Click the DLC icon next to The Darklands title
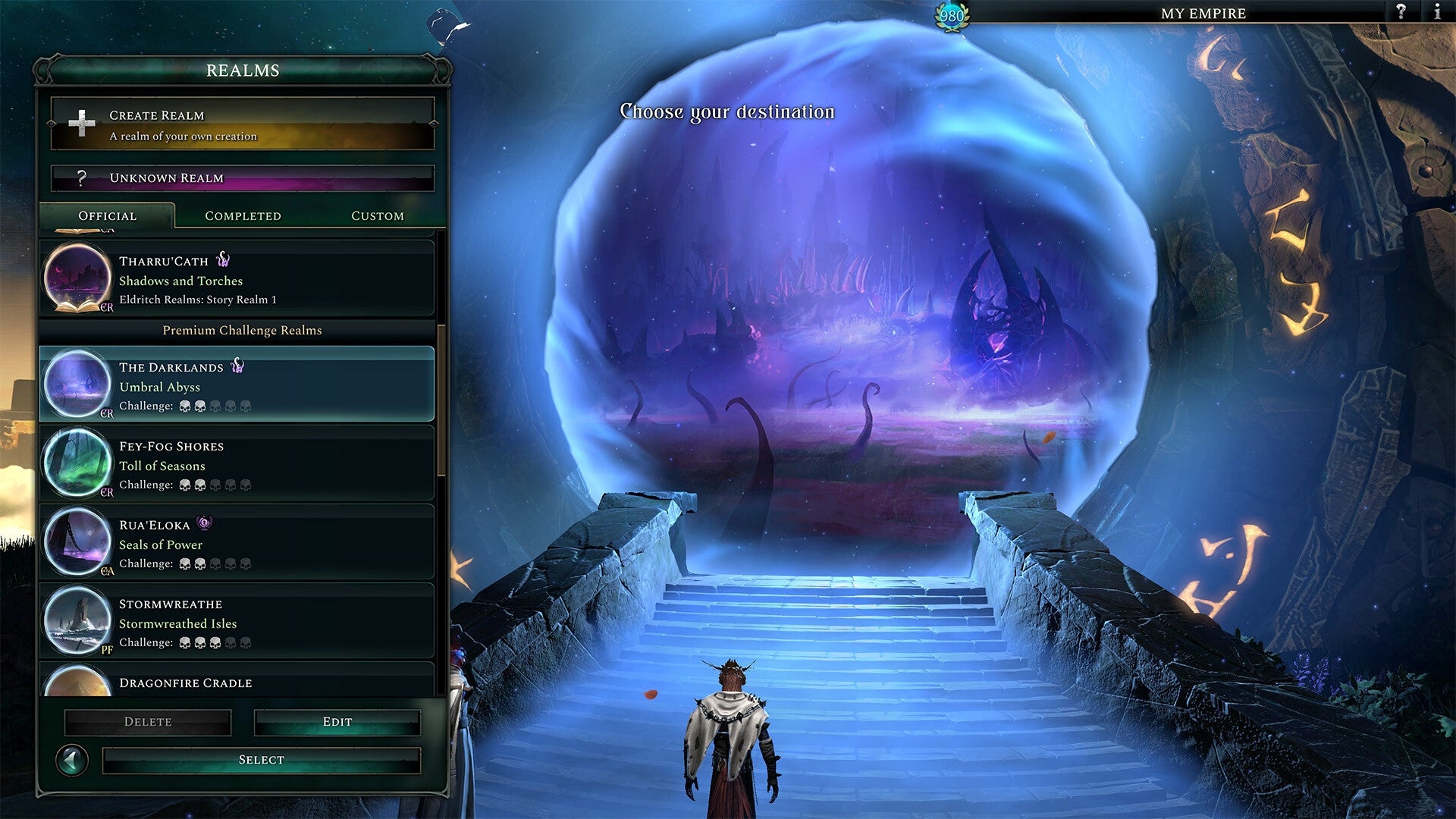The image size is (1456, 819). 238,366
